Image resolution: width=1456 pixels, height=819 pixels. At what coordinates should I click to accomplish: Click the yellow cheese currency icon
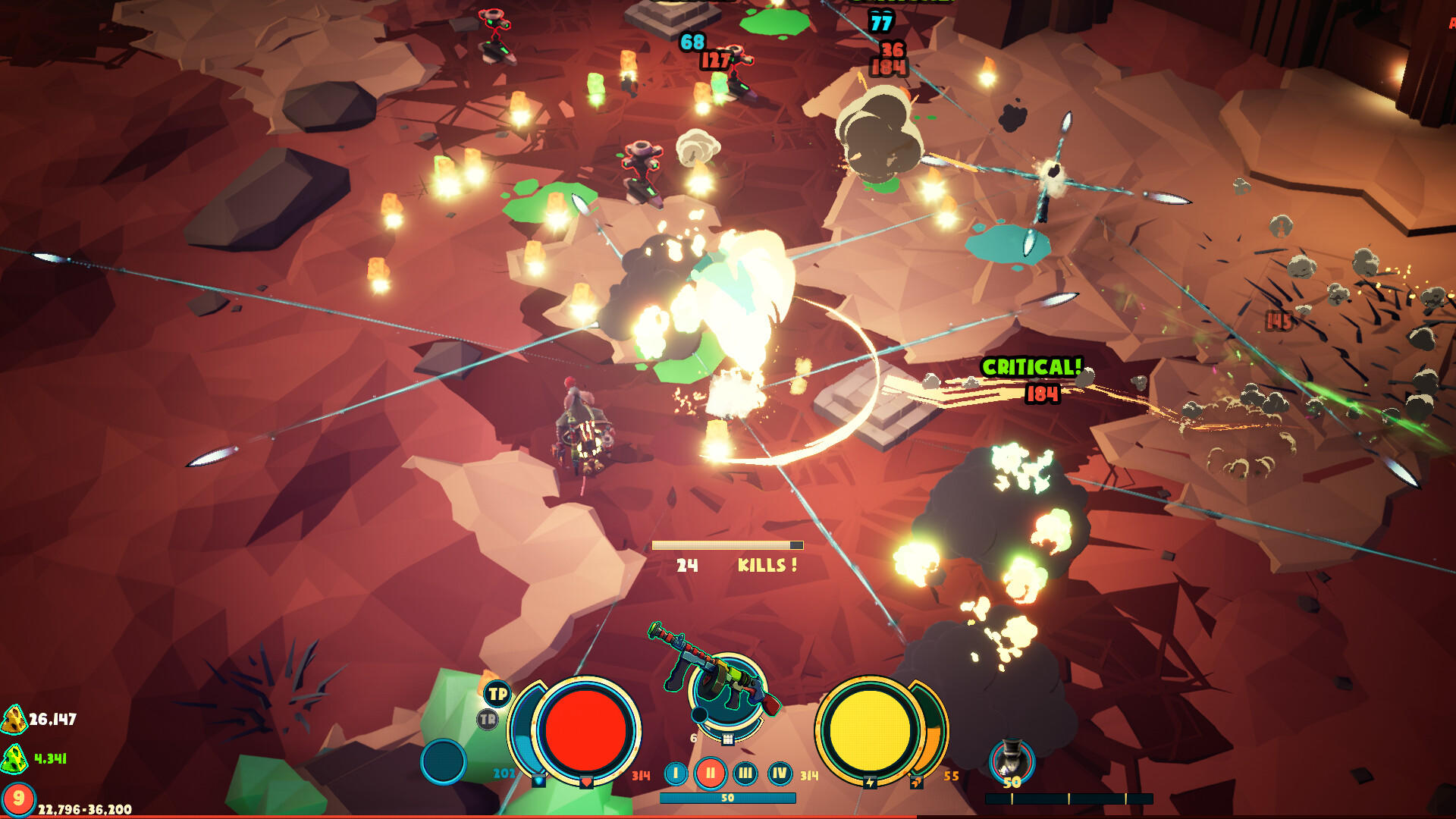(14, 720)
